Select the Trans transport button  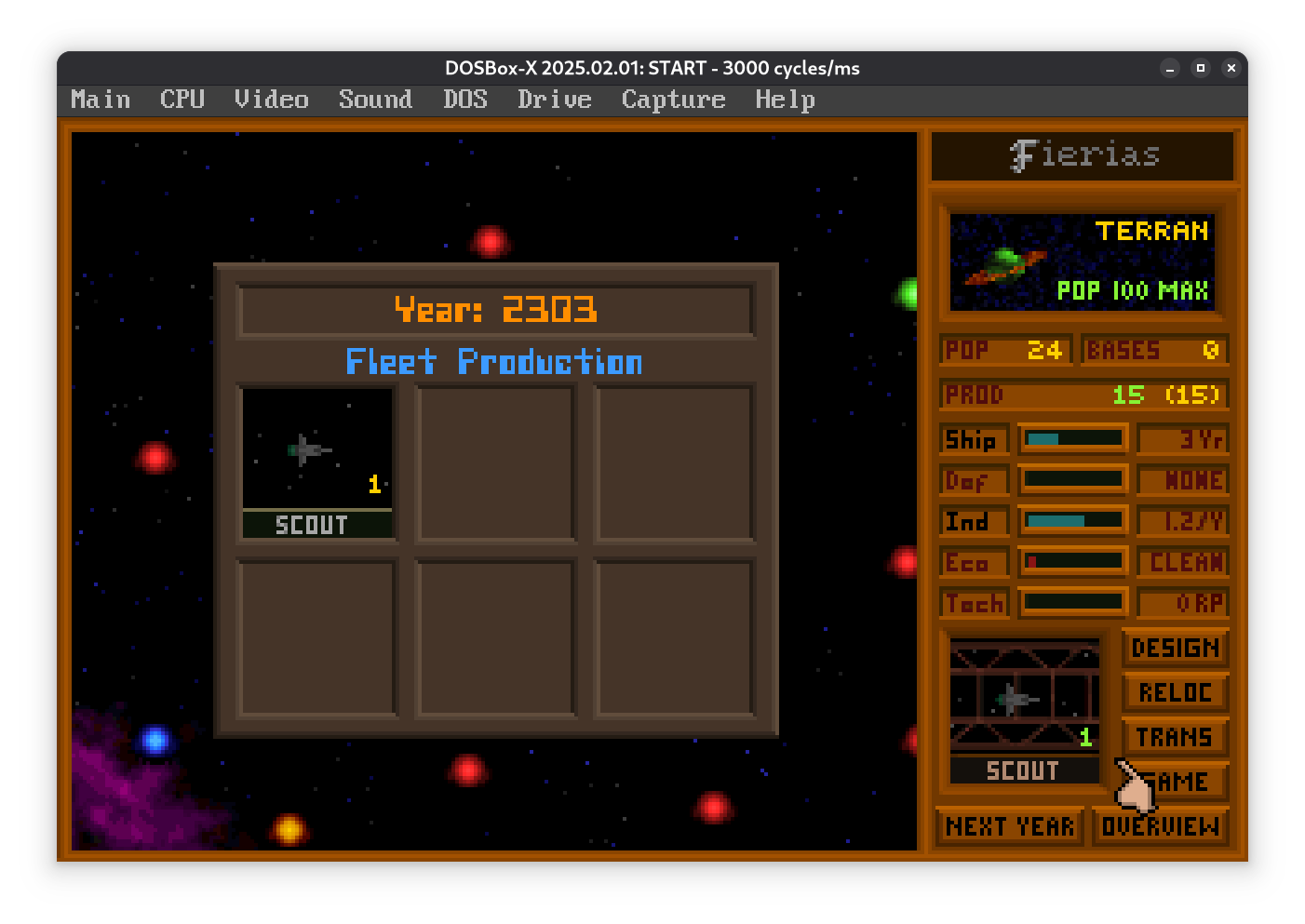pyautogui.click(x=1175, y=737)
